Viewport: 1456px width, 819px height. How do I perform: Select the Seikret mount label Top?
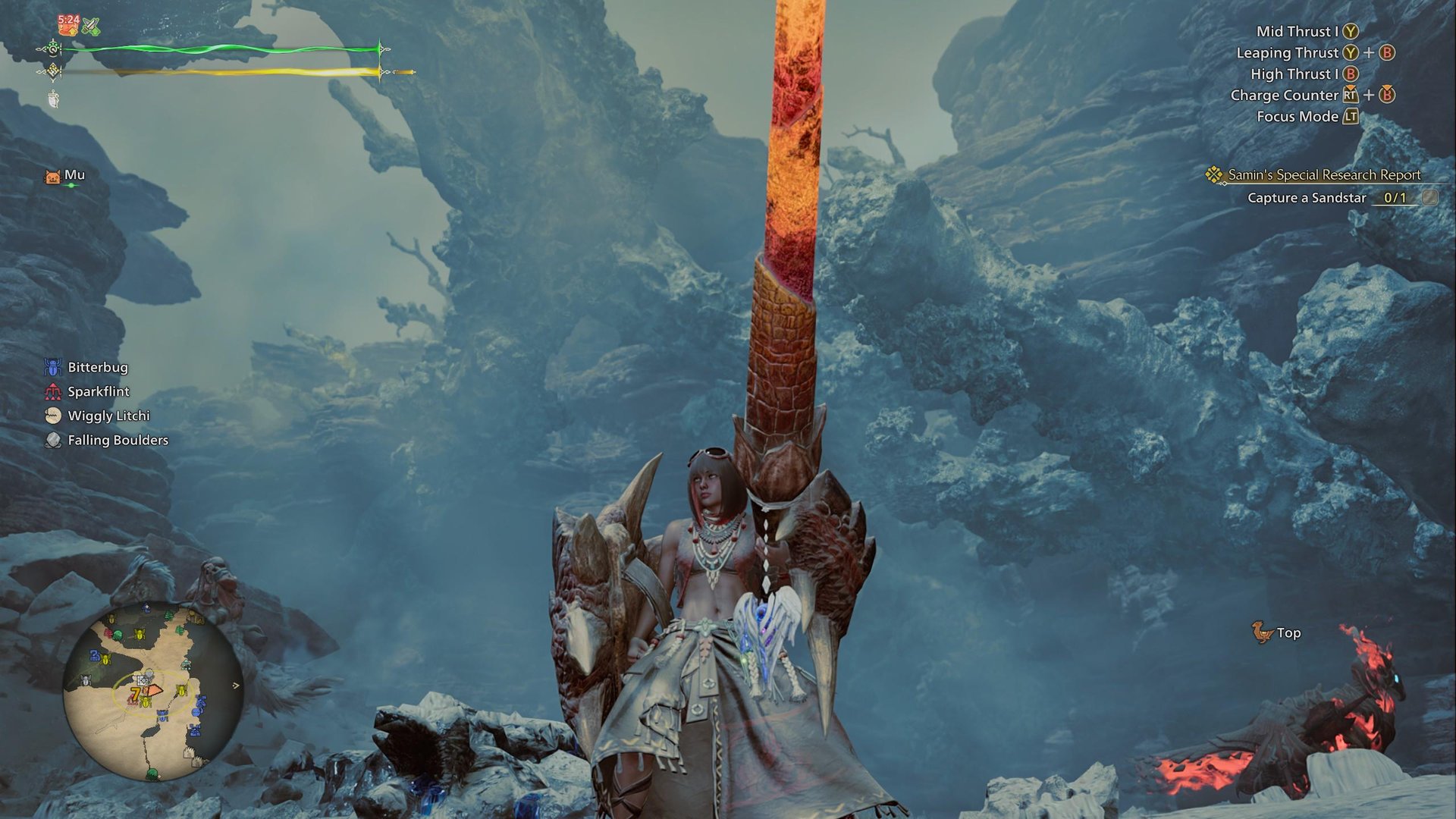[1288, 632]
